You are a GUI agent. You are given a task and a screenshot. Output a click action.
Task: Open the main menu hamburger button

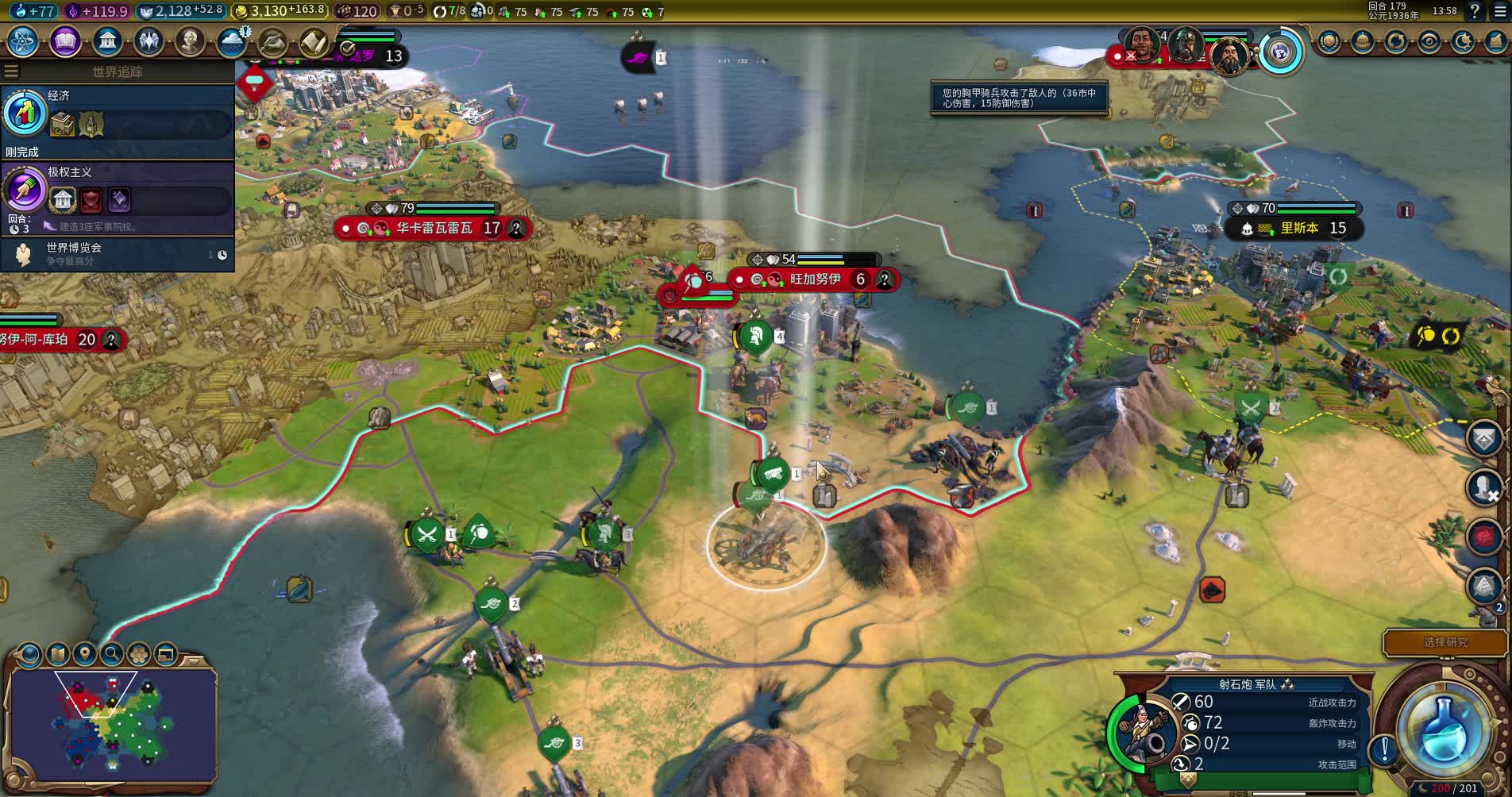point(1499,11)
